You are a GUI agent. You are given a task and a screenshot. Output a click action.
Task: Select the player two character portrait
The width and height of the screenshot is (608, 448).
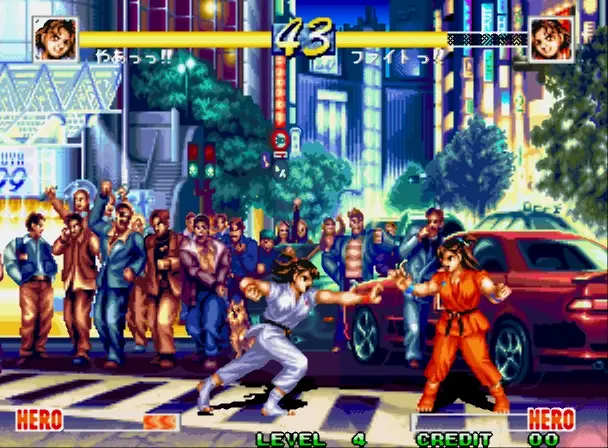point(551,40)
